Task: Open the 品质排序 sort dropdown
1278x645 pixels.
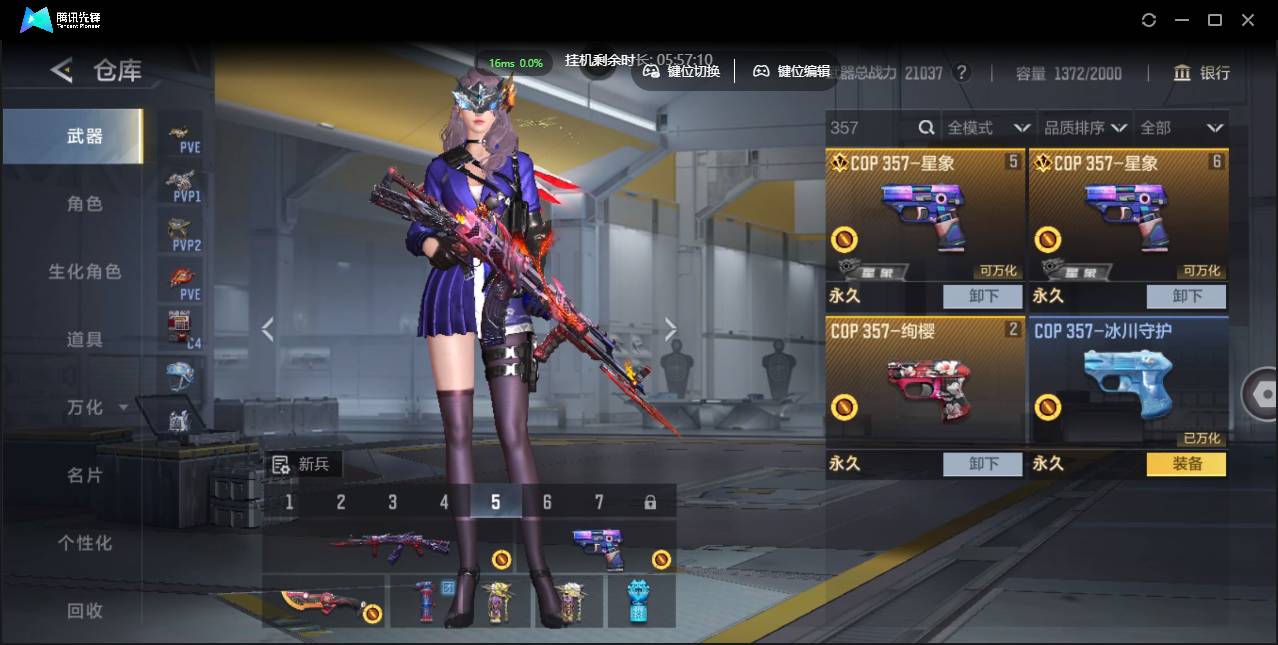Action: [1085, 128]
